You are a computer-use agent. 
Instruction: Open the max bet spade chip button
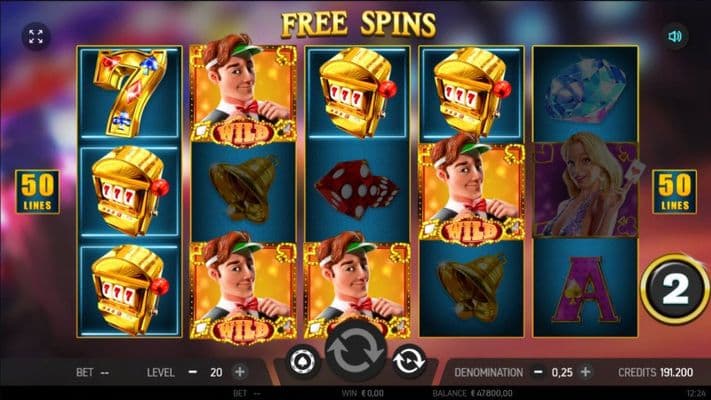coord(301,362)
